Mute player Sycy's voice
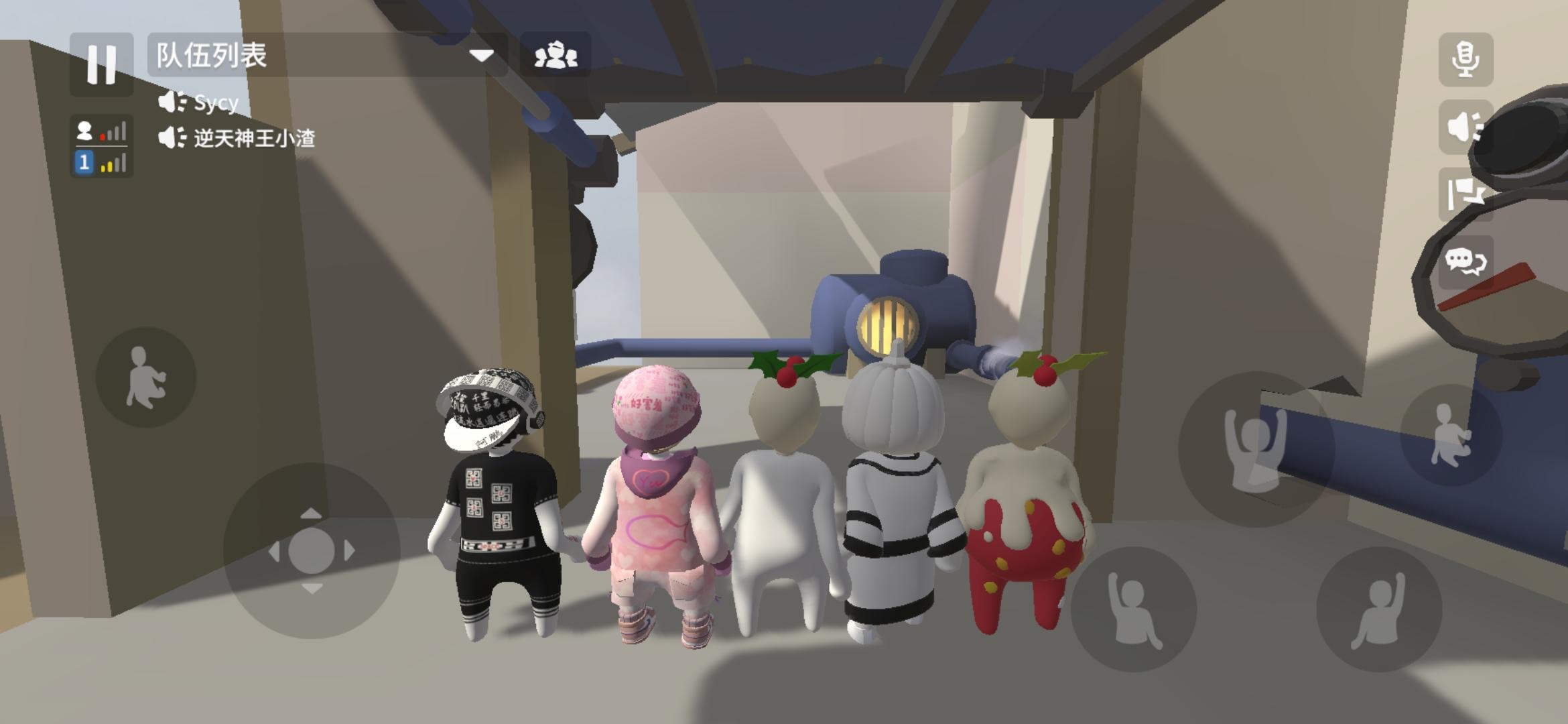The height and width of the screenshot is (724, 1568). [x=173, y=102]
